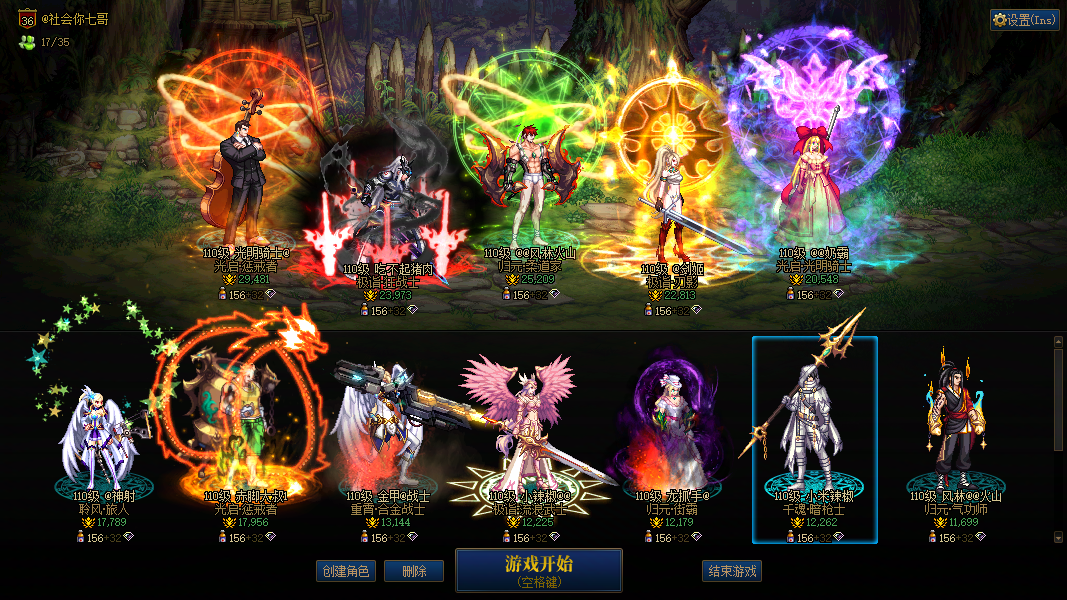Open the 设置 settings menu
The image size is (1067, 600).
1024,20
